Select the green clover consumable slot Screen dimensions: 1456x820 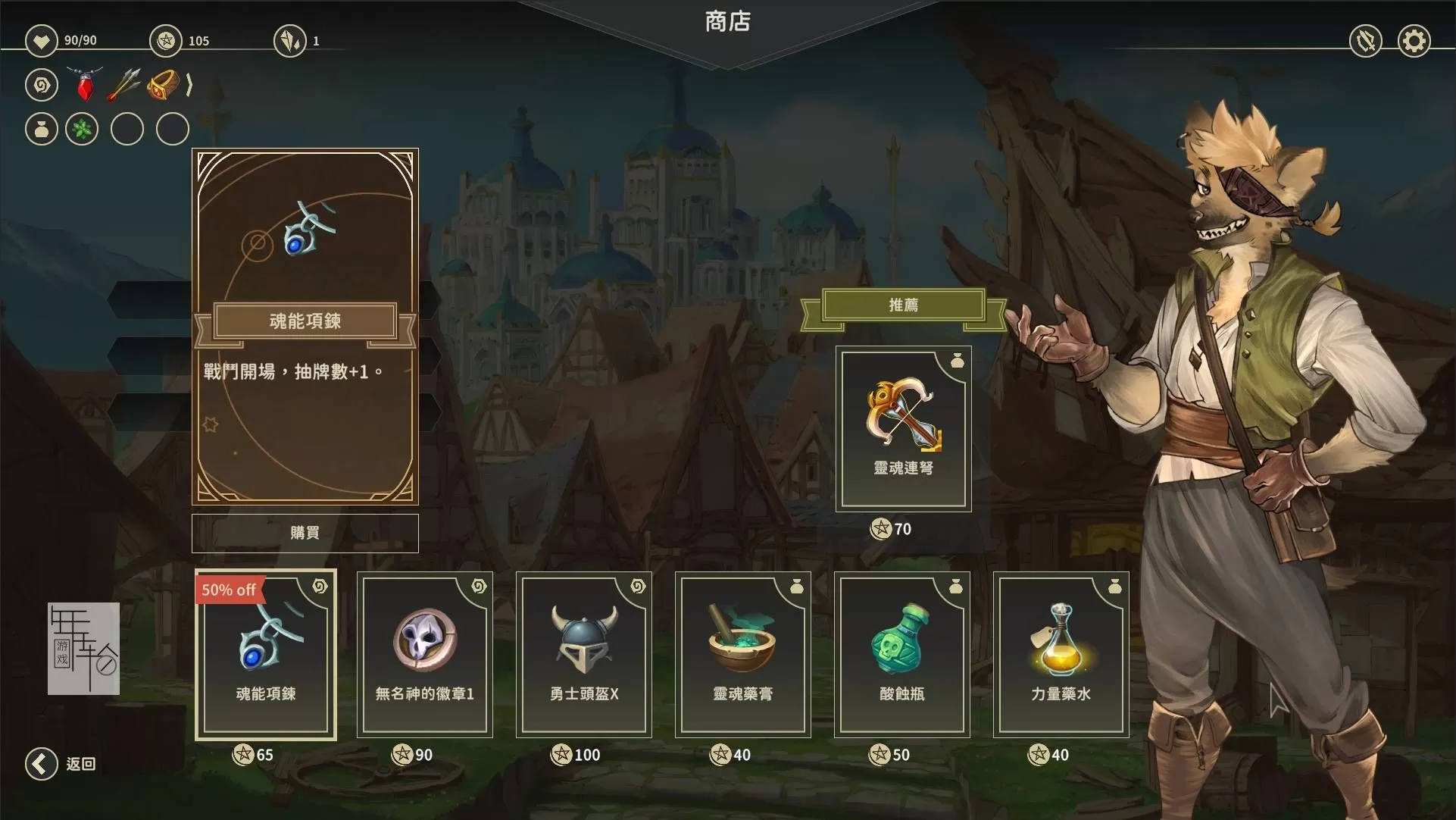pyautogui.click(x=82, y=129)
